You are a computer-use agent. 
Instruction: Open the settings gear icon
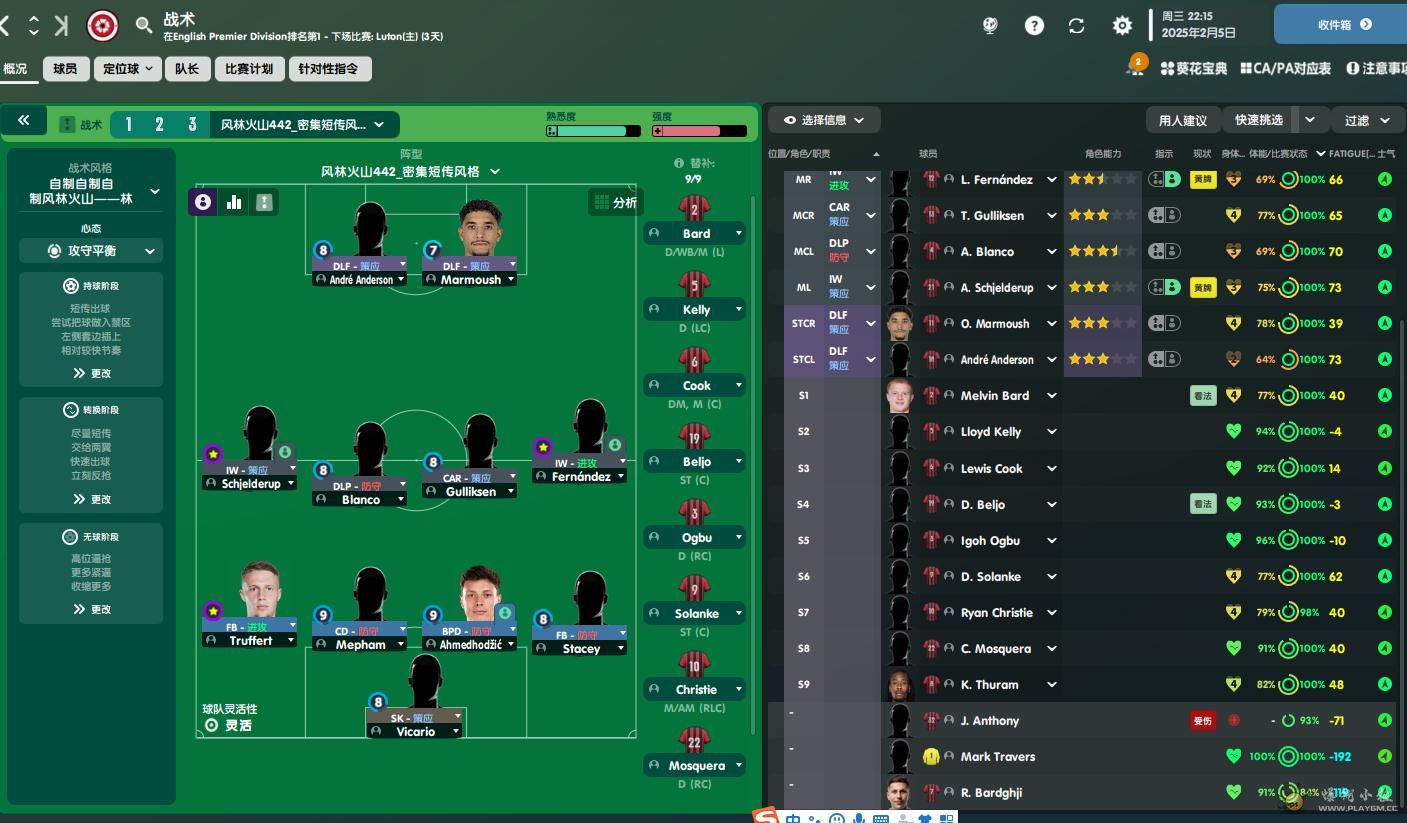[x=1122, y=26]
